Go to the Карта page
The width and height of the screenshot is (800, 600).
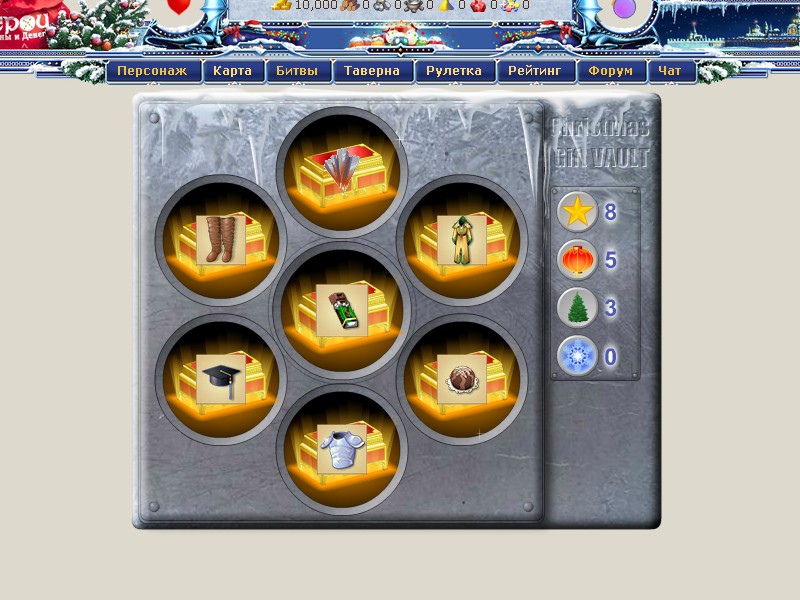click(x=233, y=71)
